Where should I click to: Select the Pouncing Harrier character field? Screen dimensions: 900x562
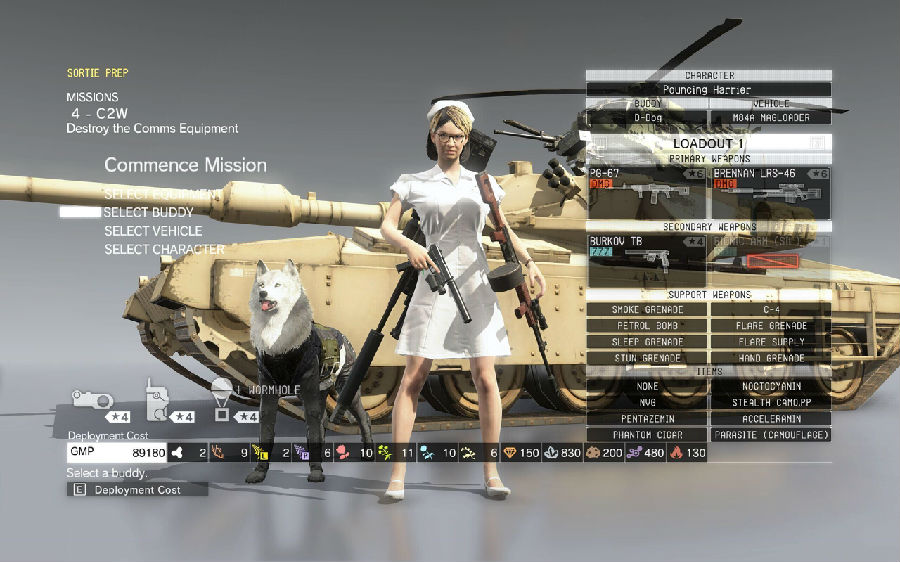(x=709, y=90)
